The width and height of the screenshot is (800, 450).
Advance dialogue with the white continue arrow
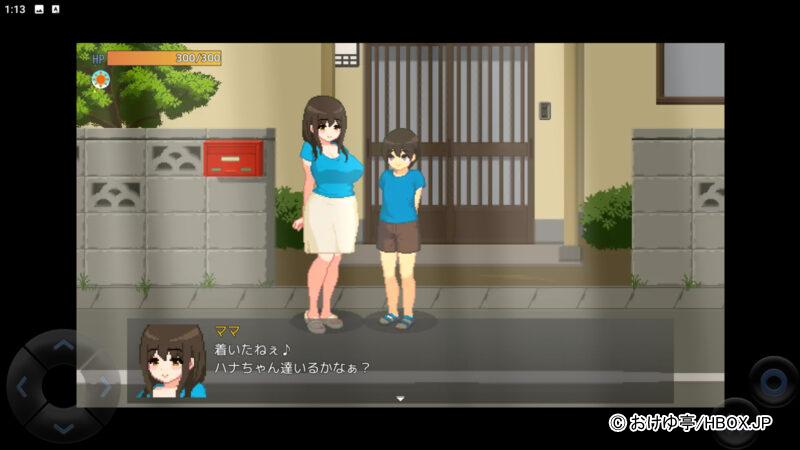tap(400, 399)
